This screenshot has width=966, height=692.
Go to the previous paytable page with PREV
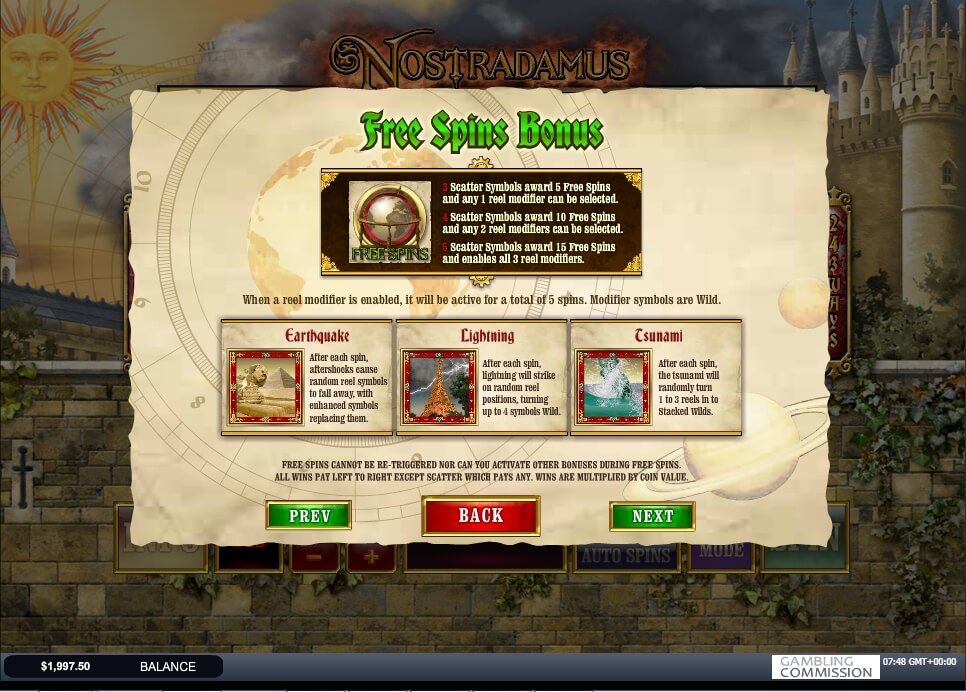point(308,516)
